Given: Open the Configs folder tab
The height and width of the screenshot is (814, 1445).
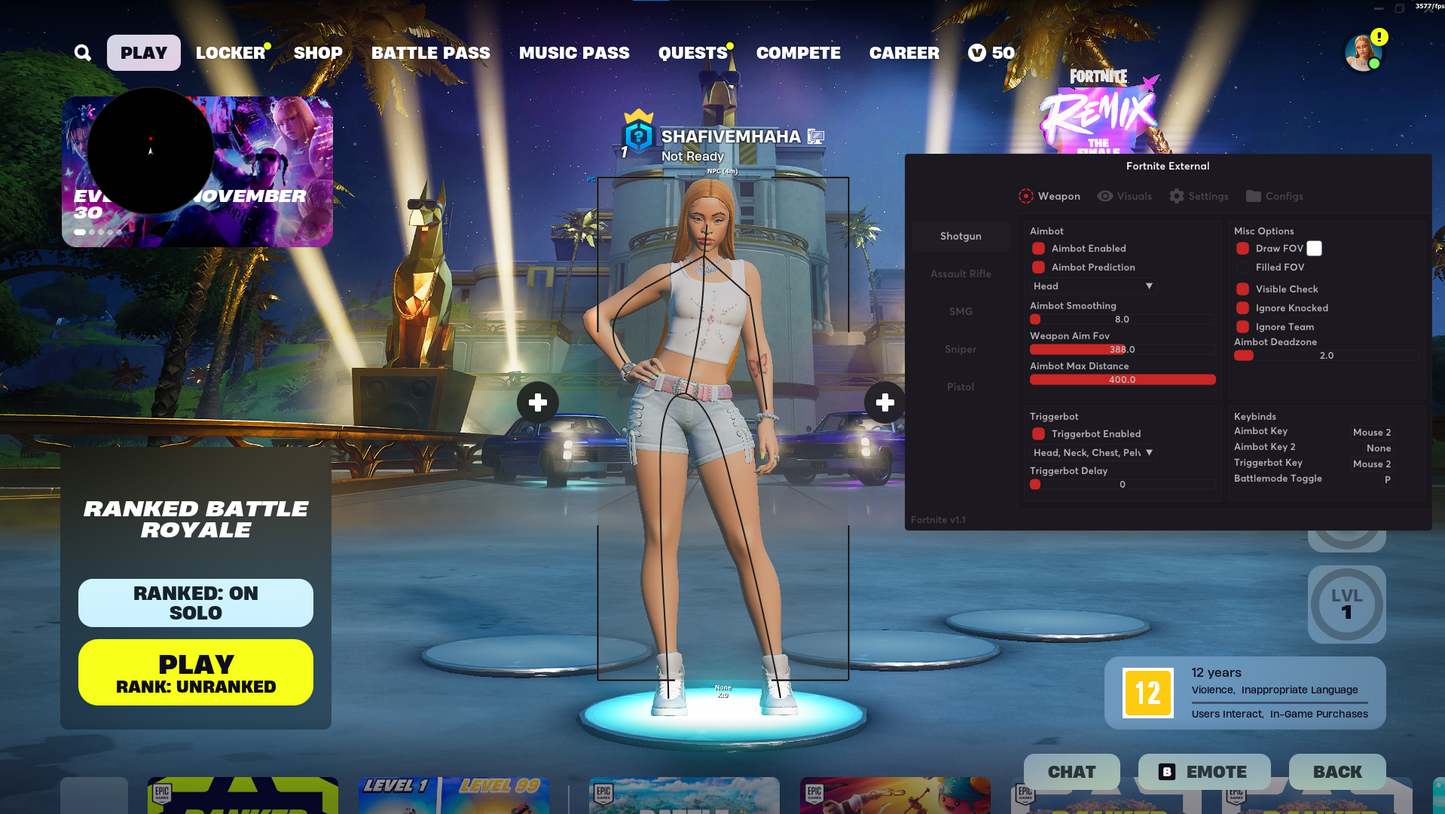Looking at the screenshot, I should pyautogui.click(x=1274, y=196).
